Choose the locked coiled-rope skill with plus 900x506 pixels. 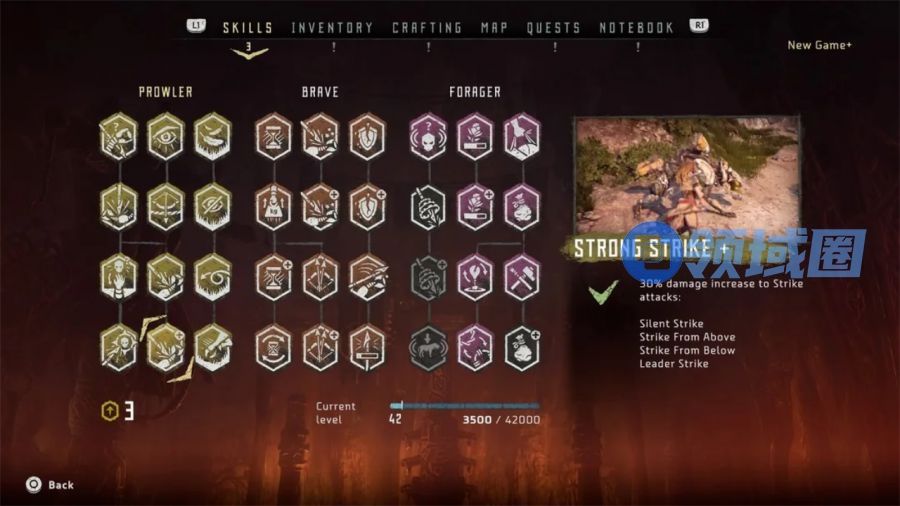click(428, 277)
